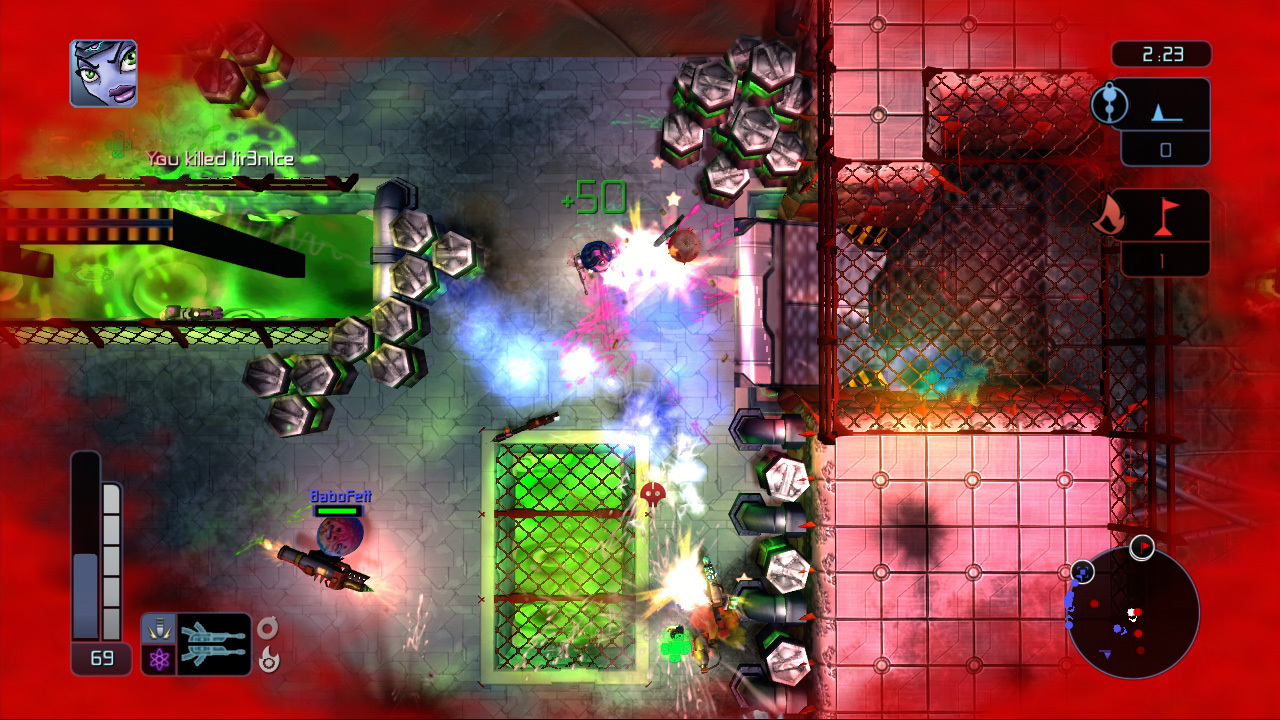The height and width of the screenshot is (720, 1280).
Task: Expand the match timer panel
Action: click(x=1163, y=54)
